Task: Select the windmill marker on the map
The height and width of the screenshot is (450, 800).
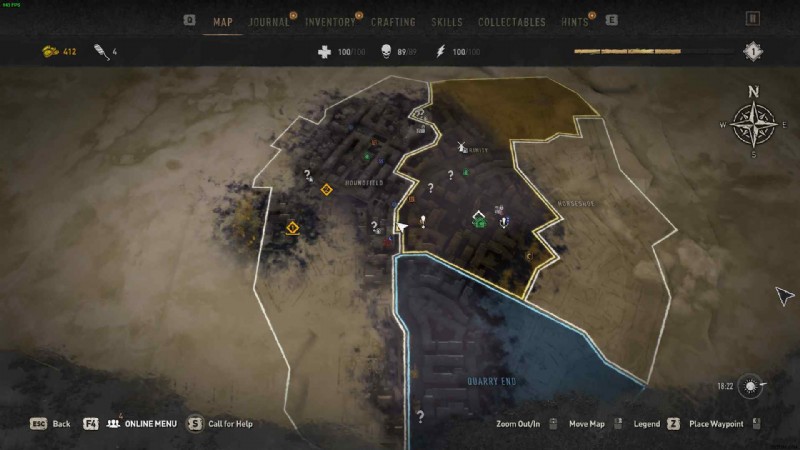Action: tap(462, 148)
